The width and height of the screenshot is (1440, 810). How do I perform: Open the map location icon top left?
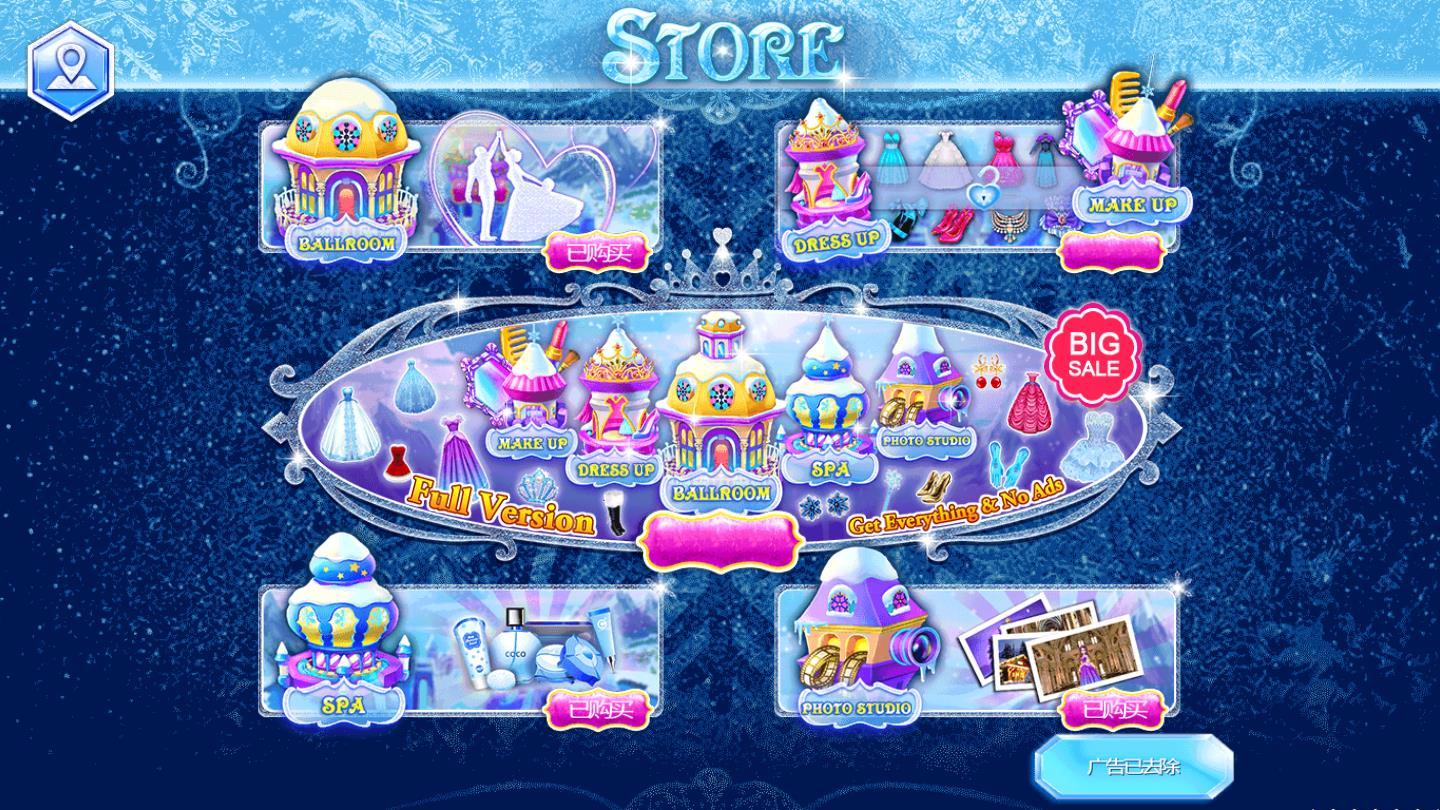click(70, 64)
